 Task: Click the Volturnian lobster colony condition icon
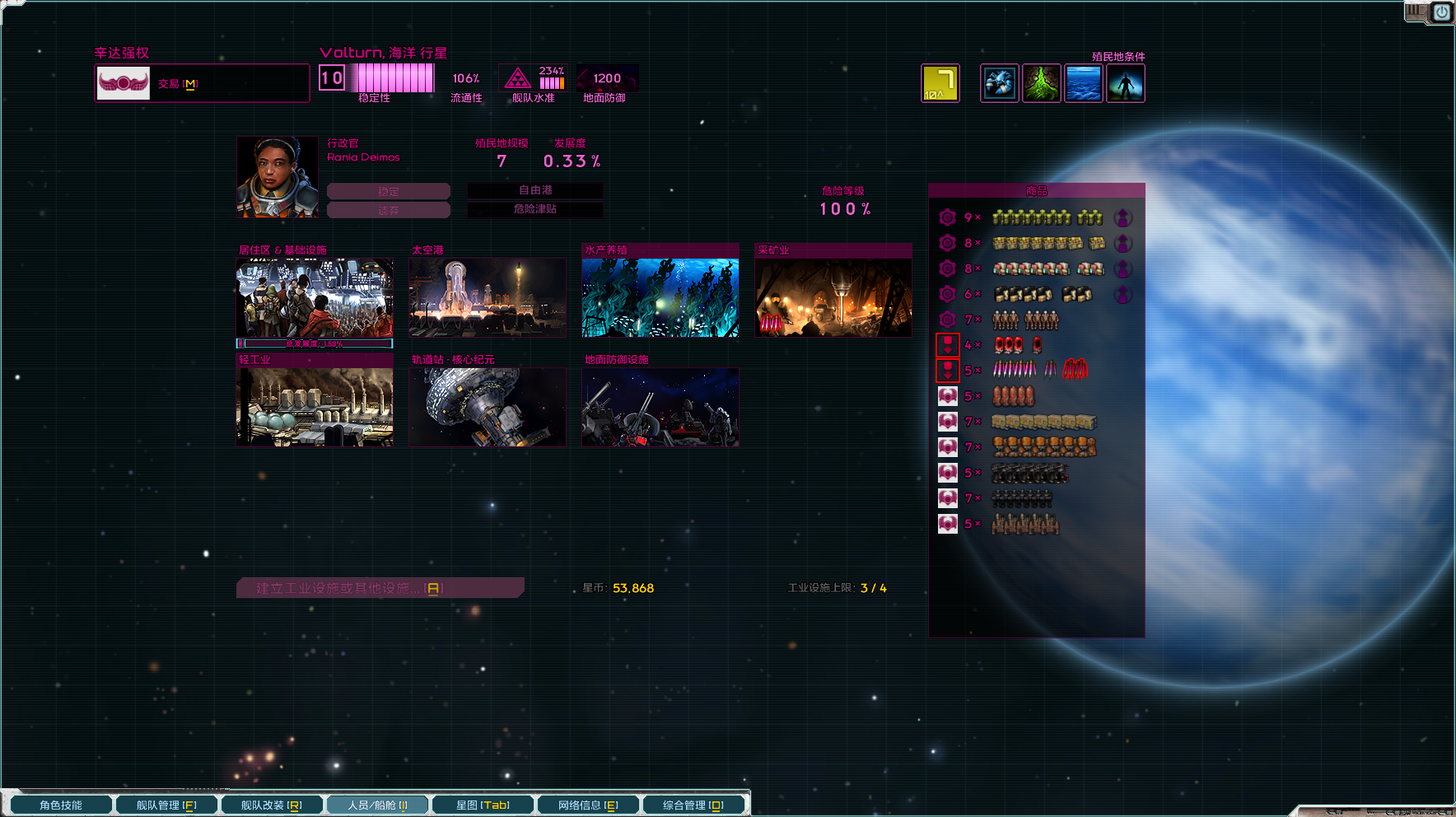tap(999, 82)
